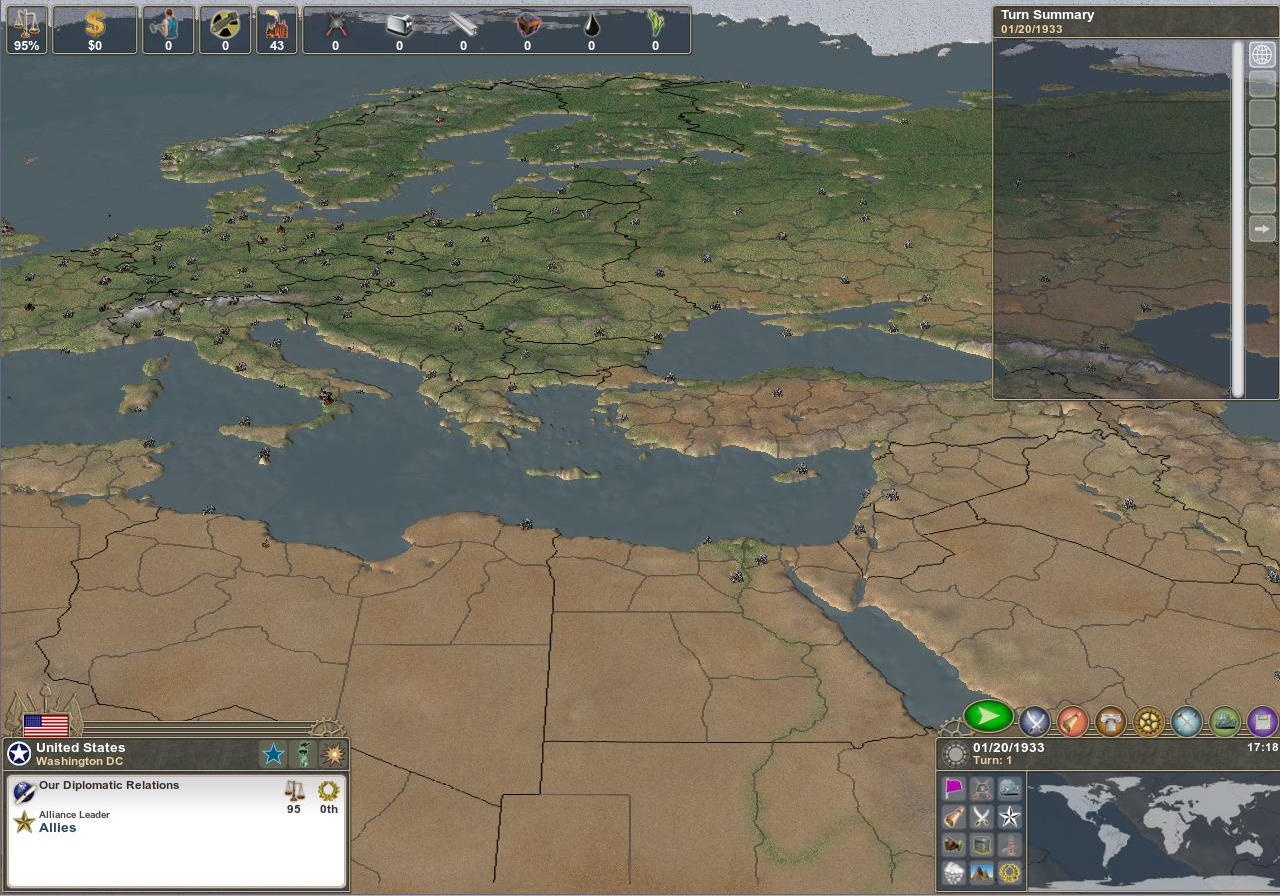Open the Allies alliance link
The width and height of the screenshot is (1280, 896).
point(57,827)
